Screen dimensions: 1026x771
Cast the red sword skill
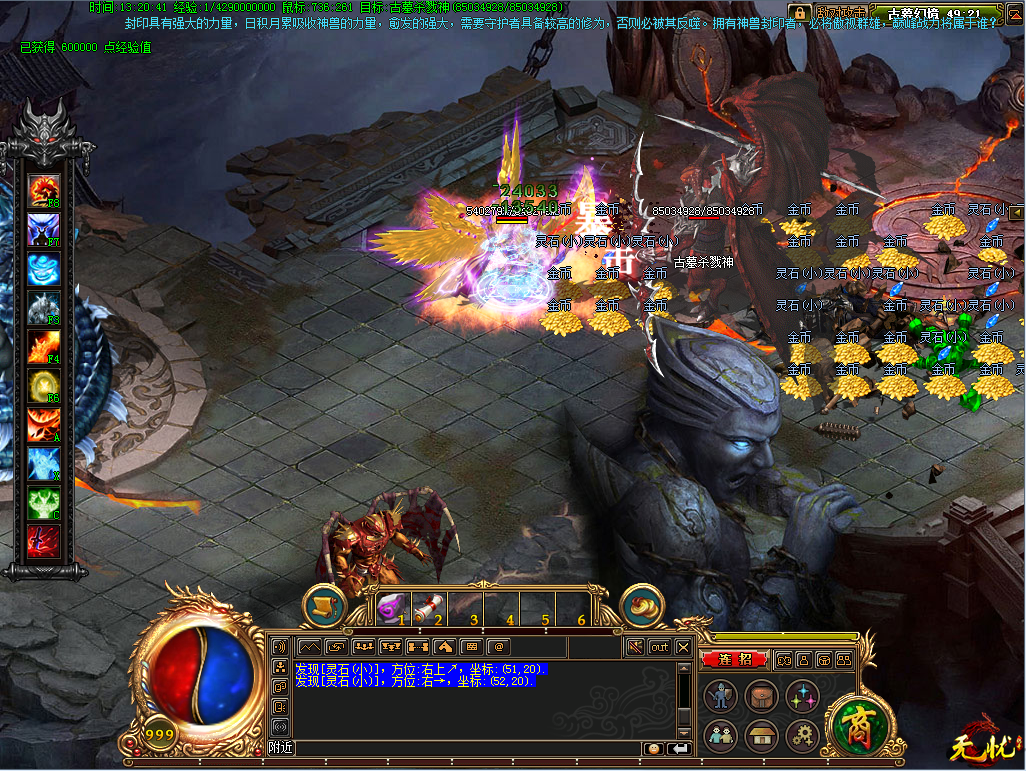[x=43, y=541]
